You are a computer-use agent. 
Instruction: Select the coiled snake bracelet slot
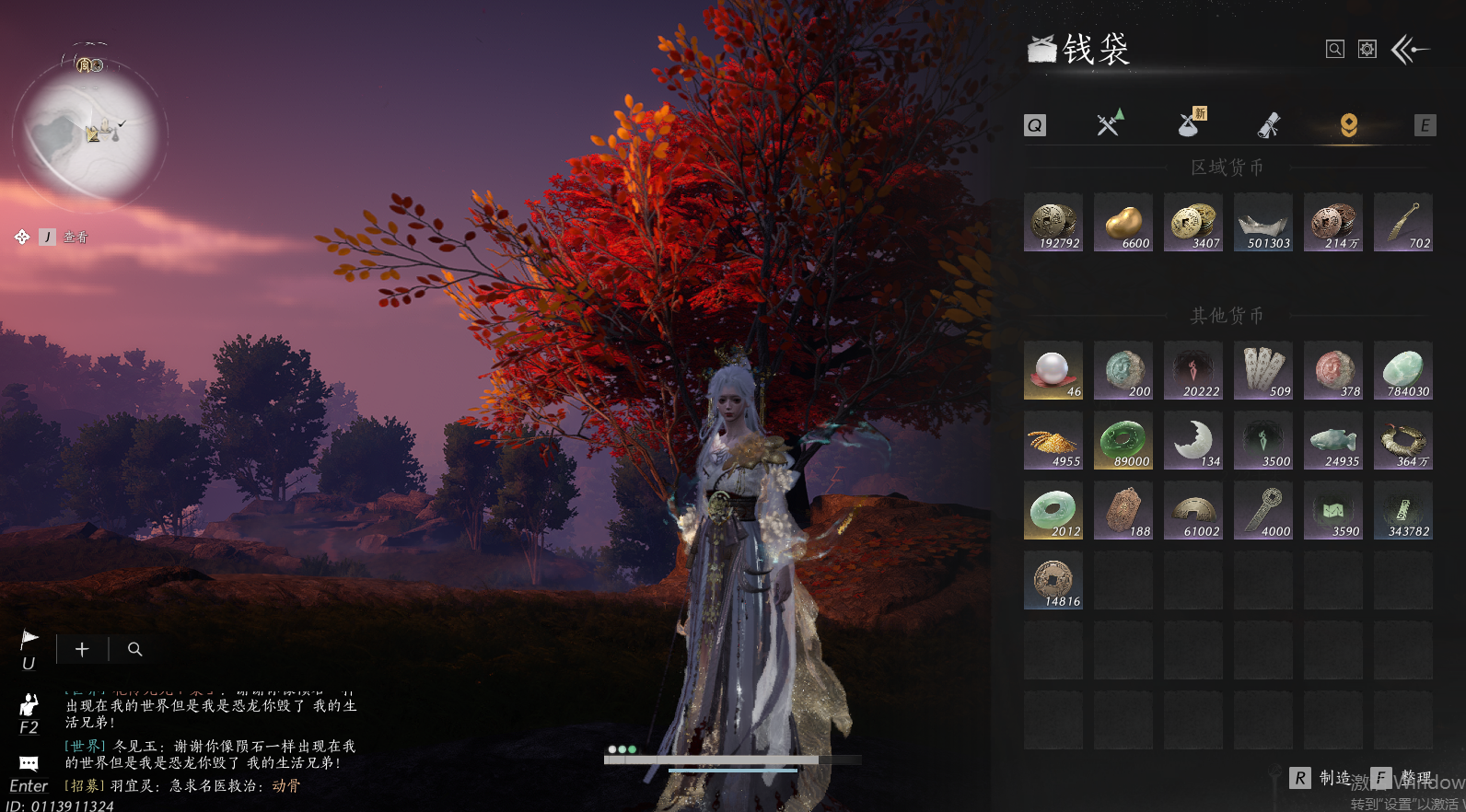coord(1403,441)
